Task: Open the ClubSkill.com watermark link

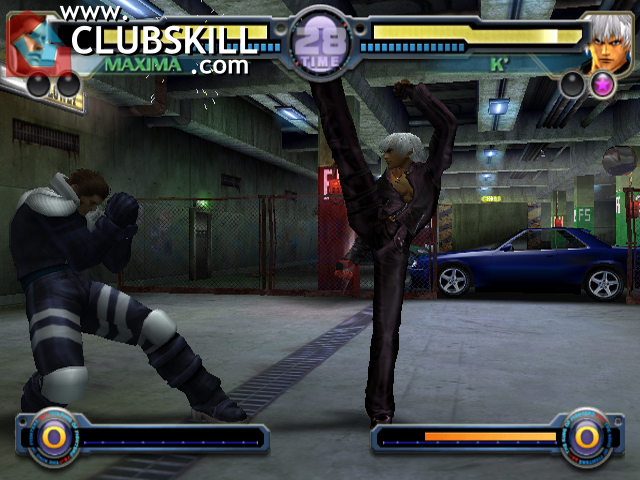Action: coord(160,40)
